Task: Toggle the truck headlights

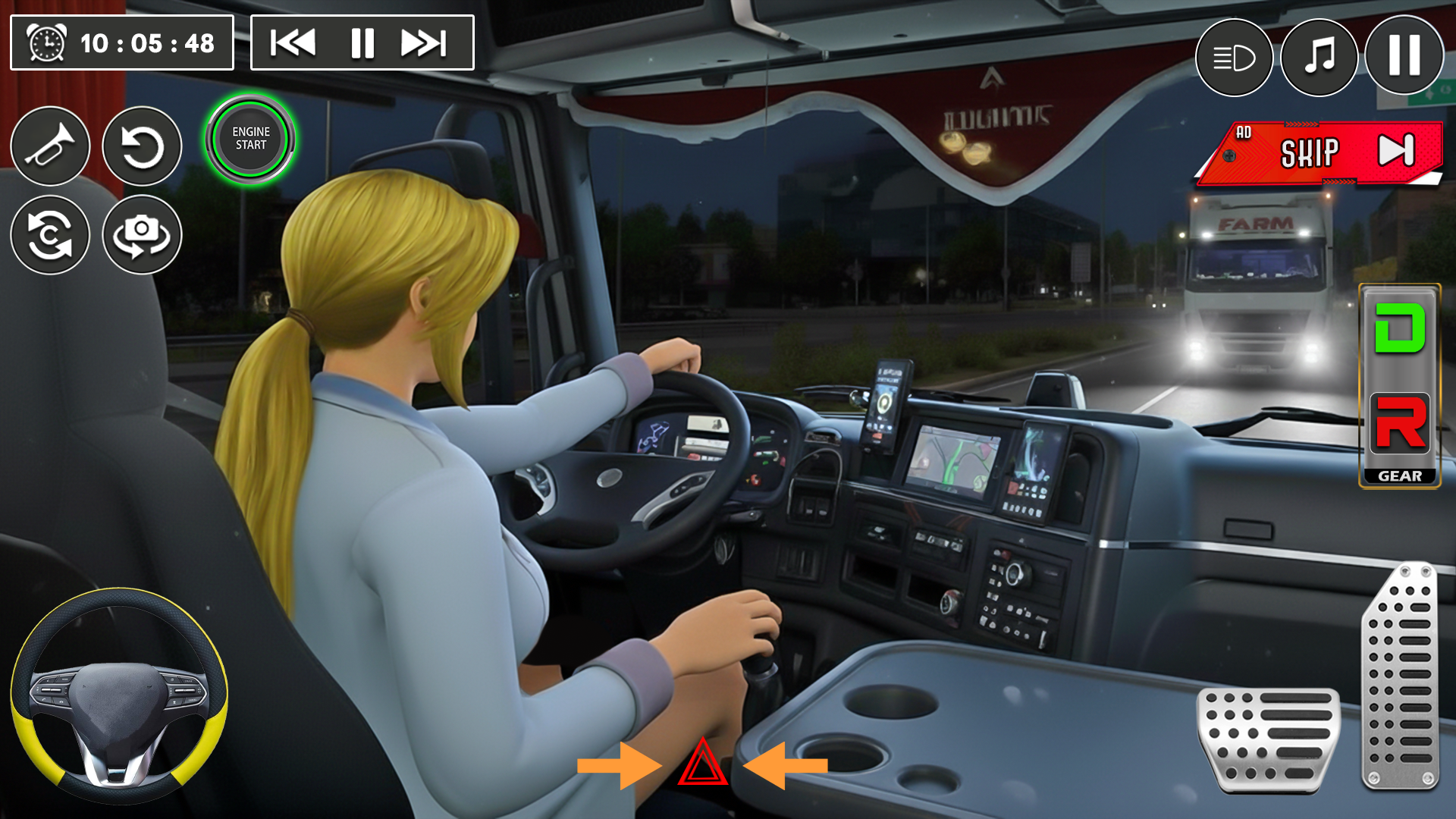Action: click(x=1233, y=58)
